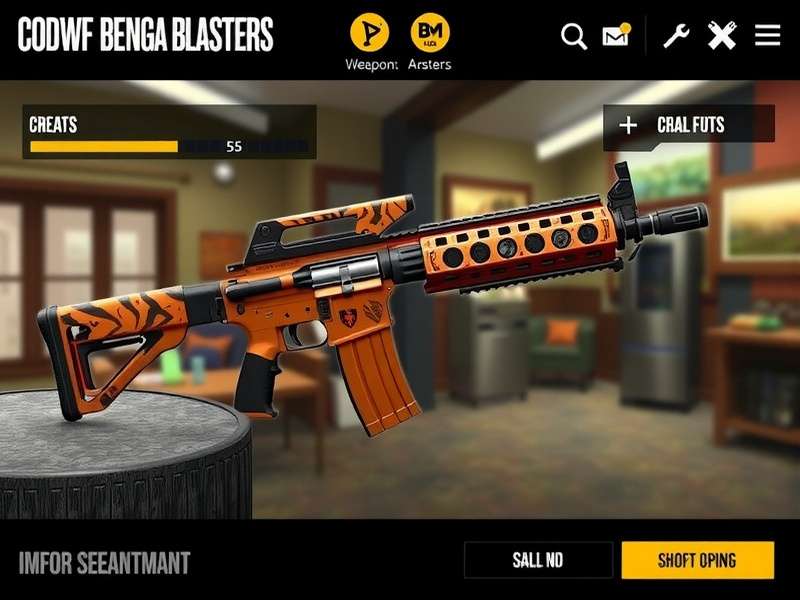
Task: Open the hamburger menu
Action: click(768, 37)
